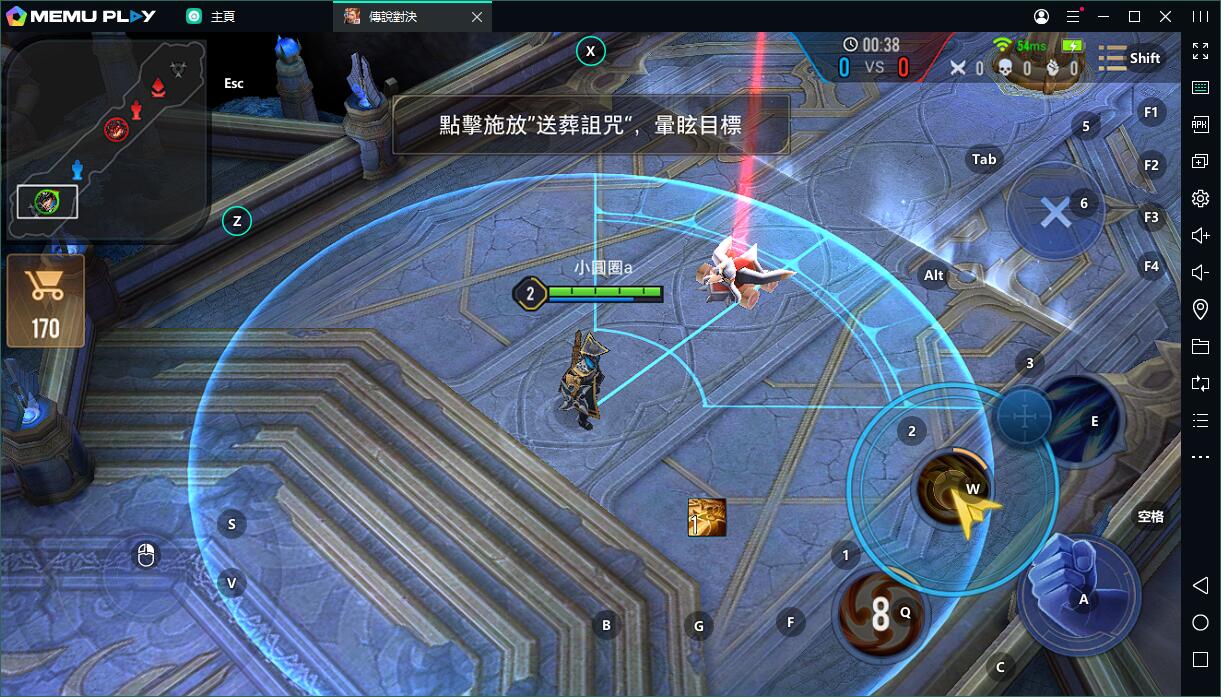Open the shop with 170 gold
This screenshot has width=1221, height=697.
coord(45,301)
